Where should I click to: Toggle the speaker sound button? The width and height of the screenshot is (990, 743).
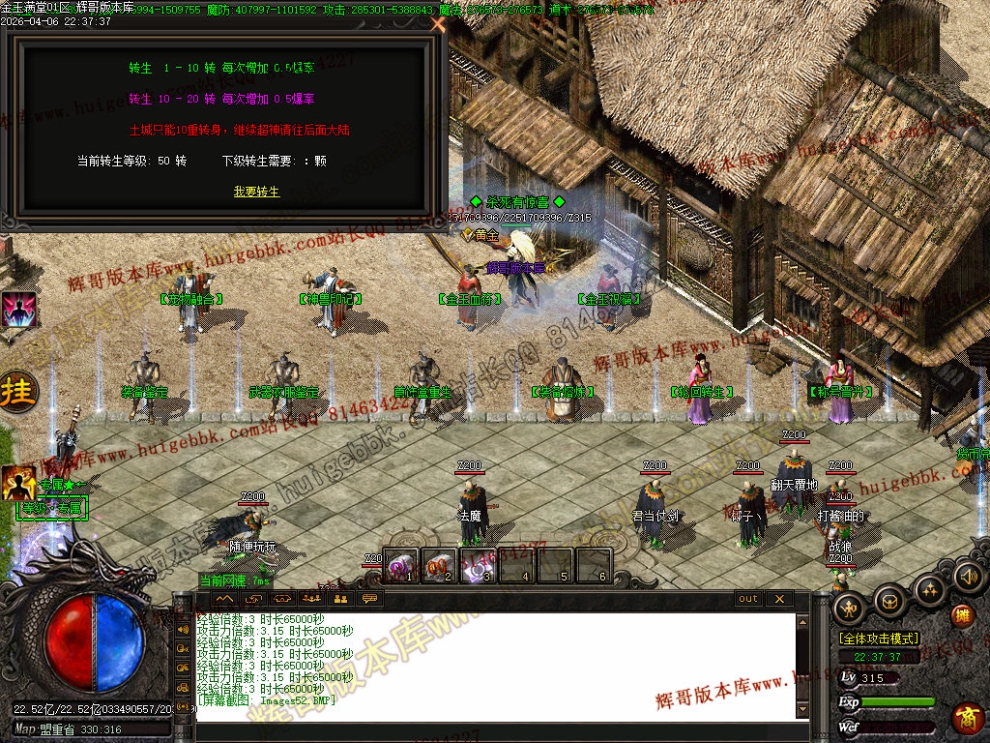point(968,577)
